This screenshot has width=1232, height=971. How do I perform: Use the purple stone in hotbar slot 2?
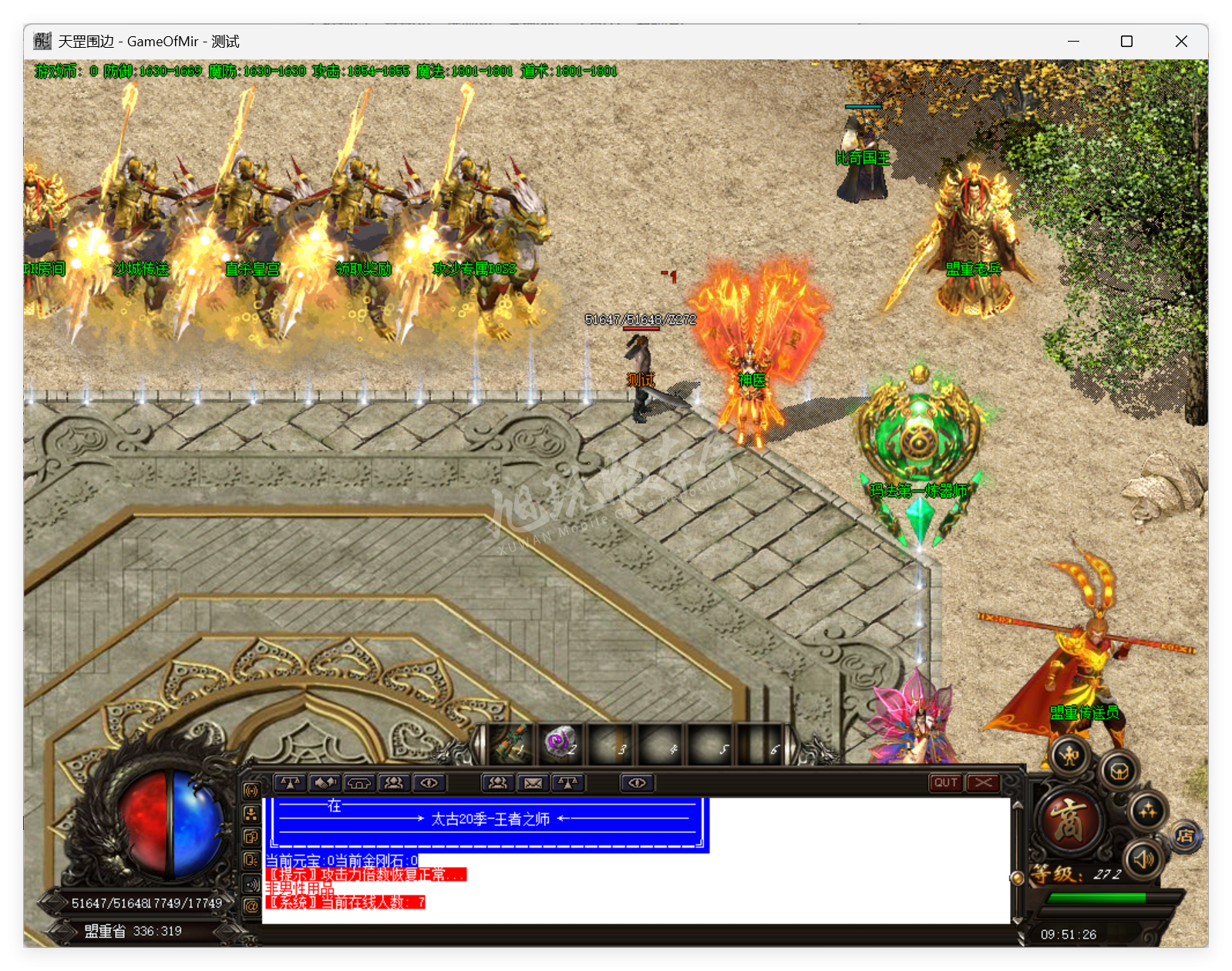[560, 743]
